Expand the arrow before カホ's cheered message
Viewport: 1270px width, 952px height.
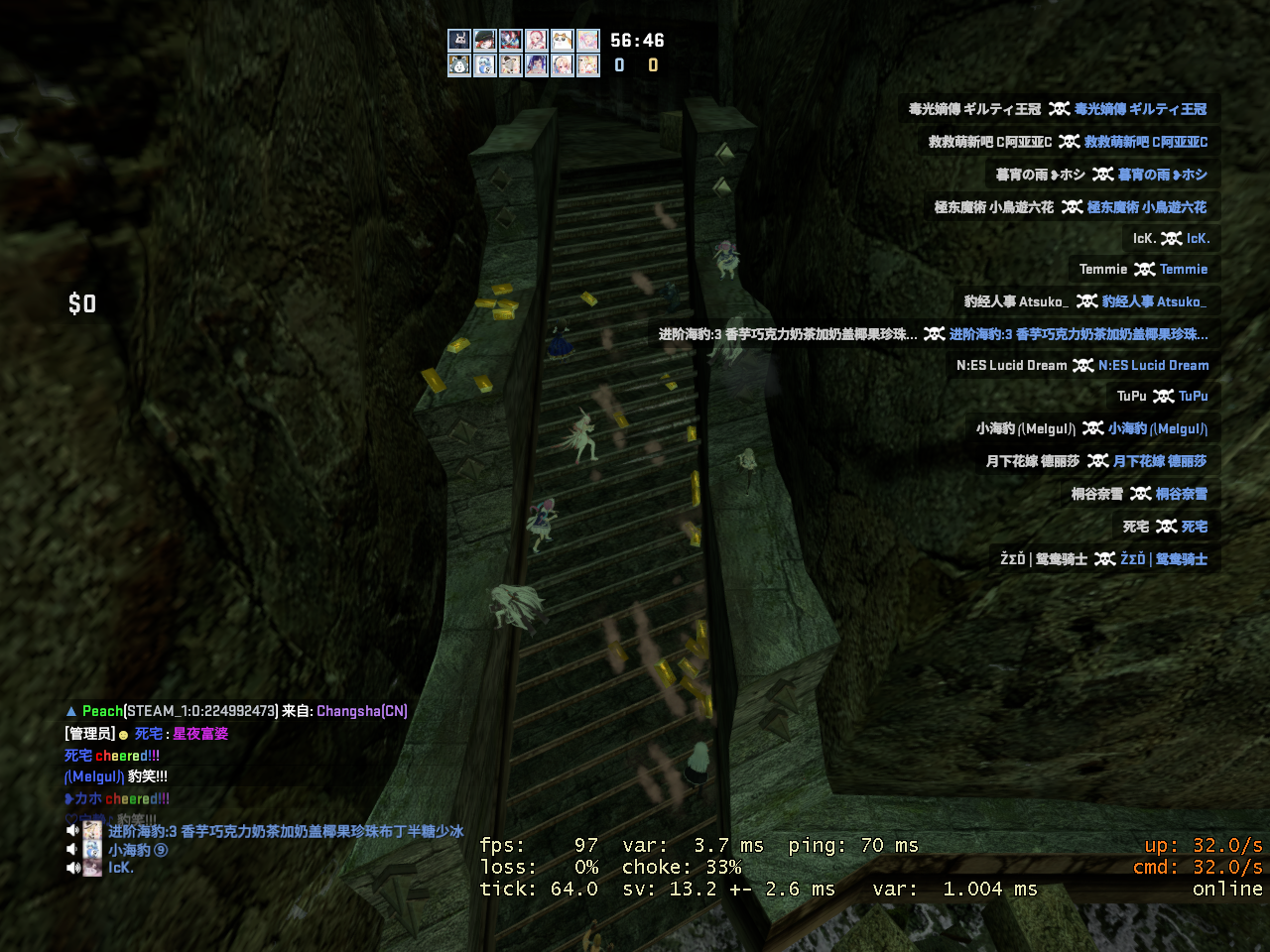click(67, 798)
